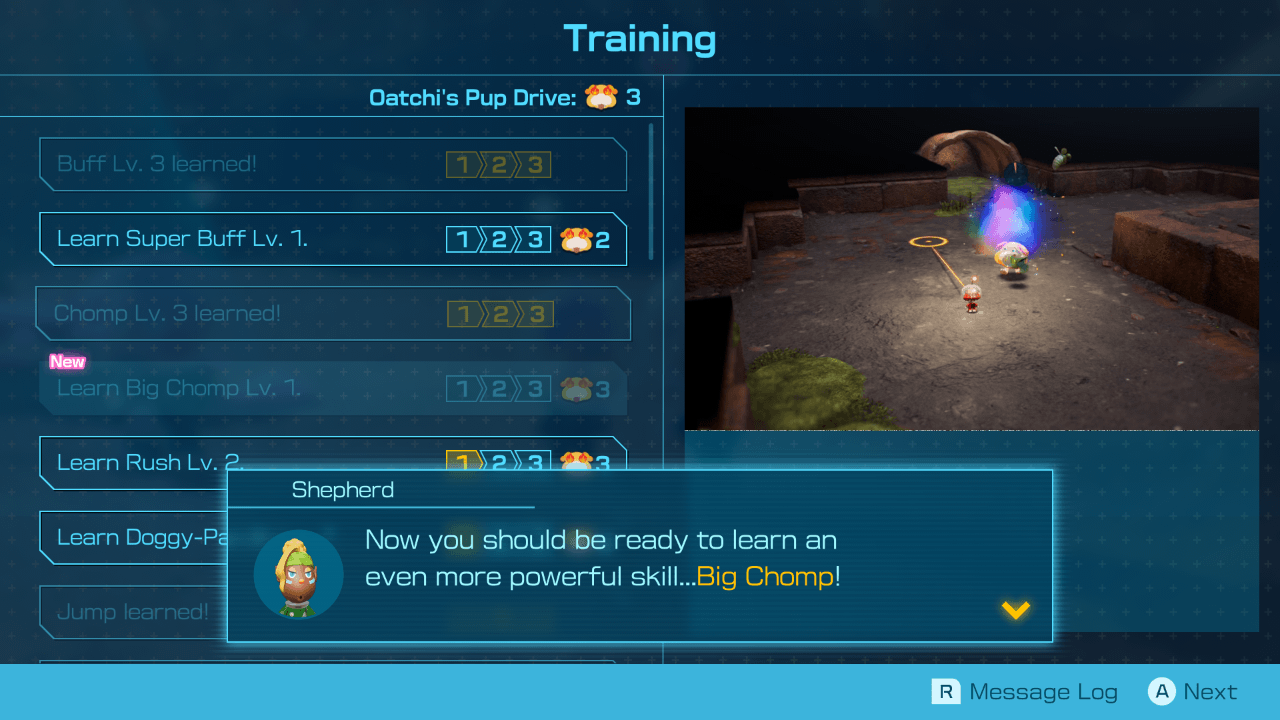The height and width of the screenshot is (720, 1280).
Task: Click the flame icon next to Learn Big Chomp
Action: [578, 388]
